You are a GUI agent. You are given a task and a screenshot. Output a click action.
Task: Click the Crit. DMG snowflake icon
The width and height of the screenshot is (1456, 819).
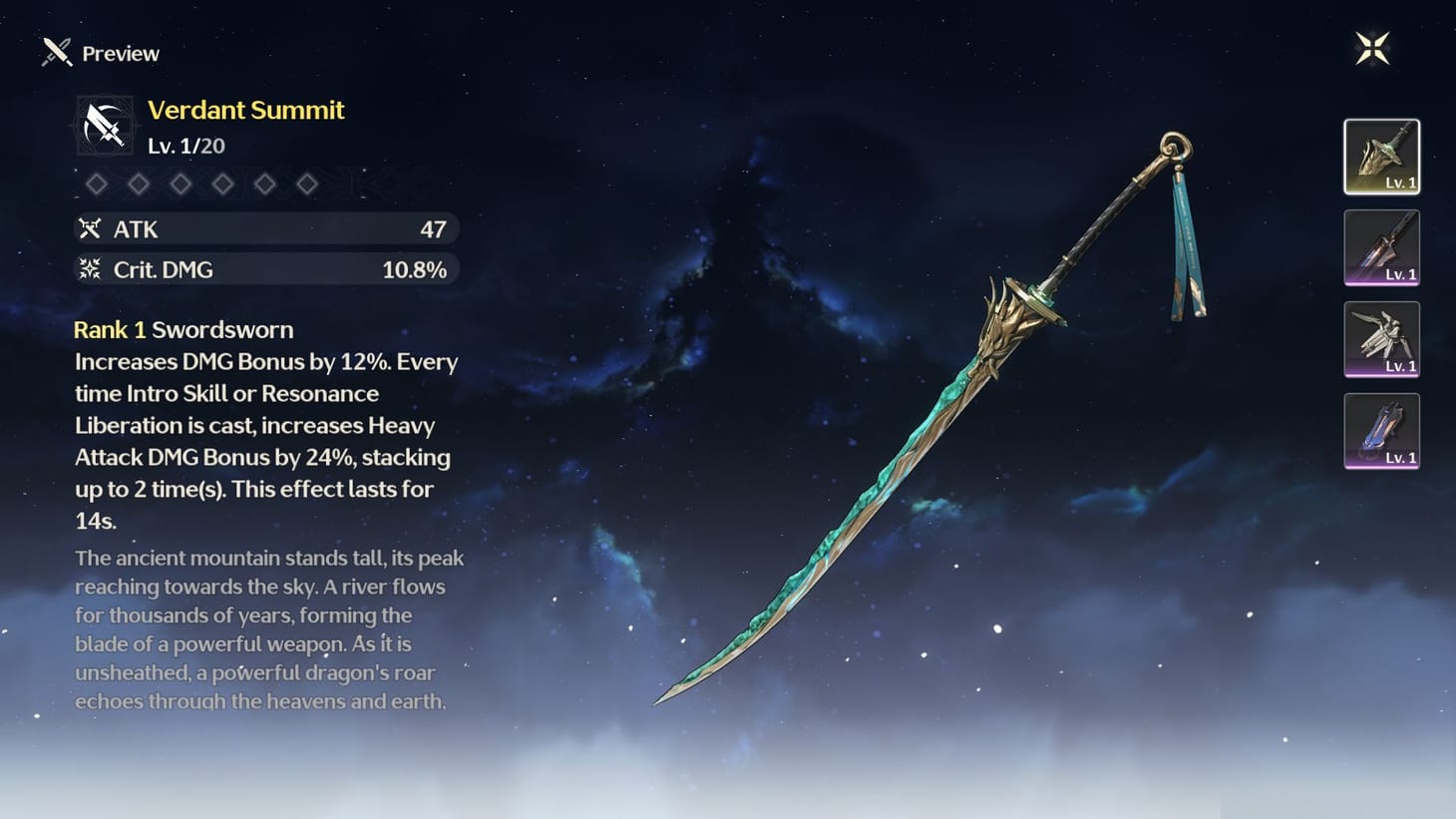91,268
